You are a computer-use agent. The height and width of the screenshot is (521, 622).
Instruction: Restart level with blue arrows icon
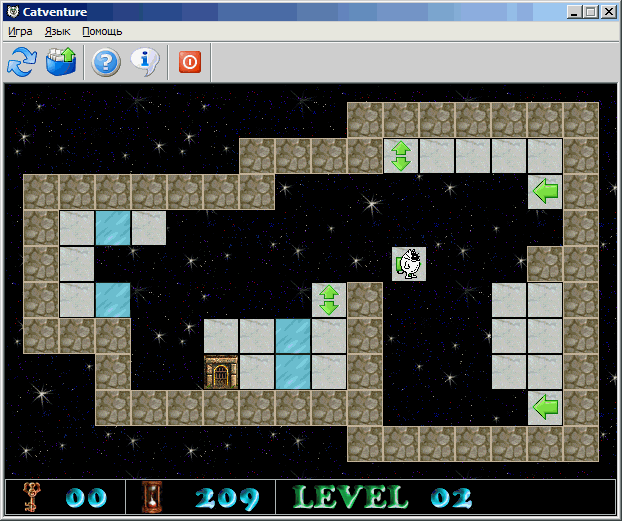(21, 62)
